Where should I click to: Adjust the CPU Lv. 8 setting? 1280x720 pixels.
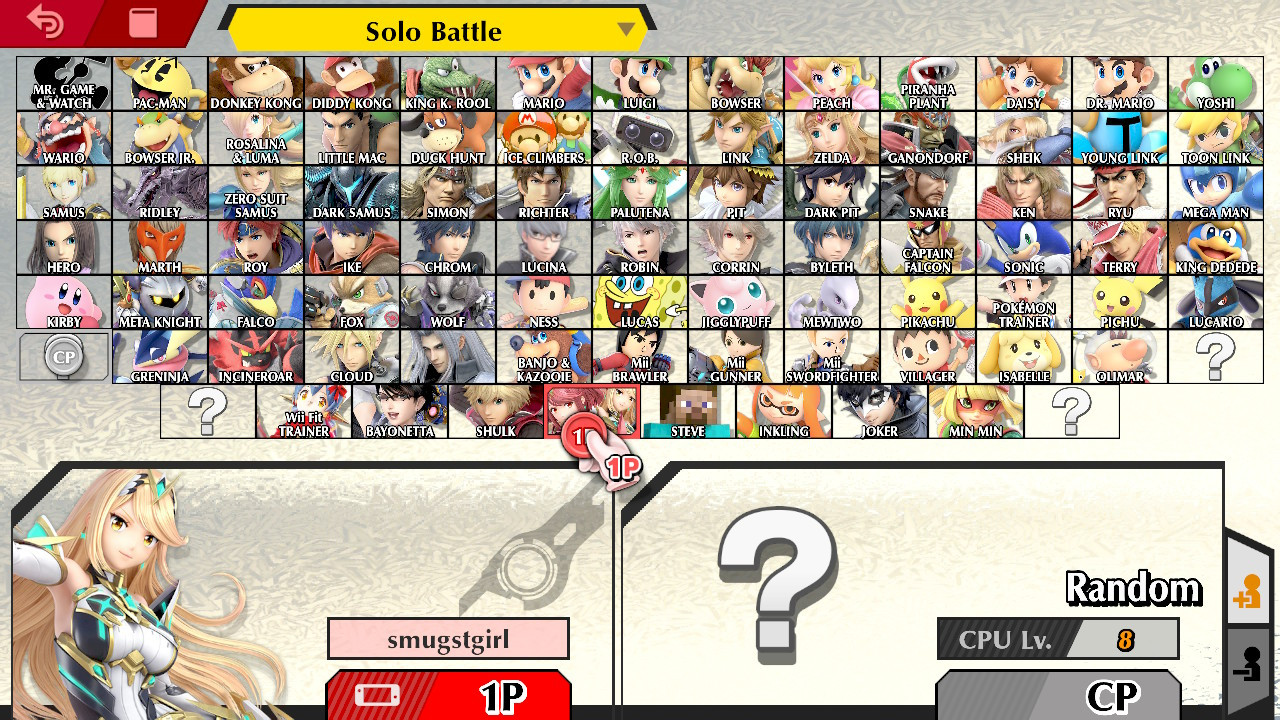click(x=1058, y=639)
